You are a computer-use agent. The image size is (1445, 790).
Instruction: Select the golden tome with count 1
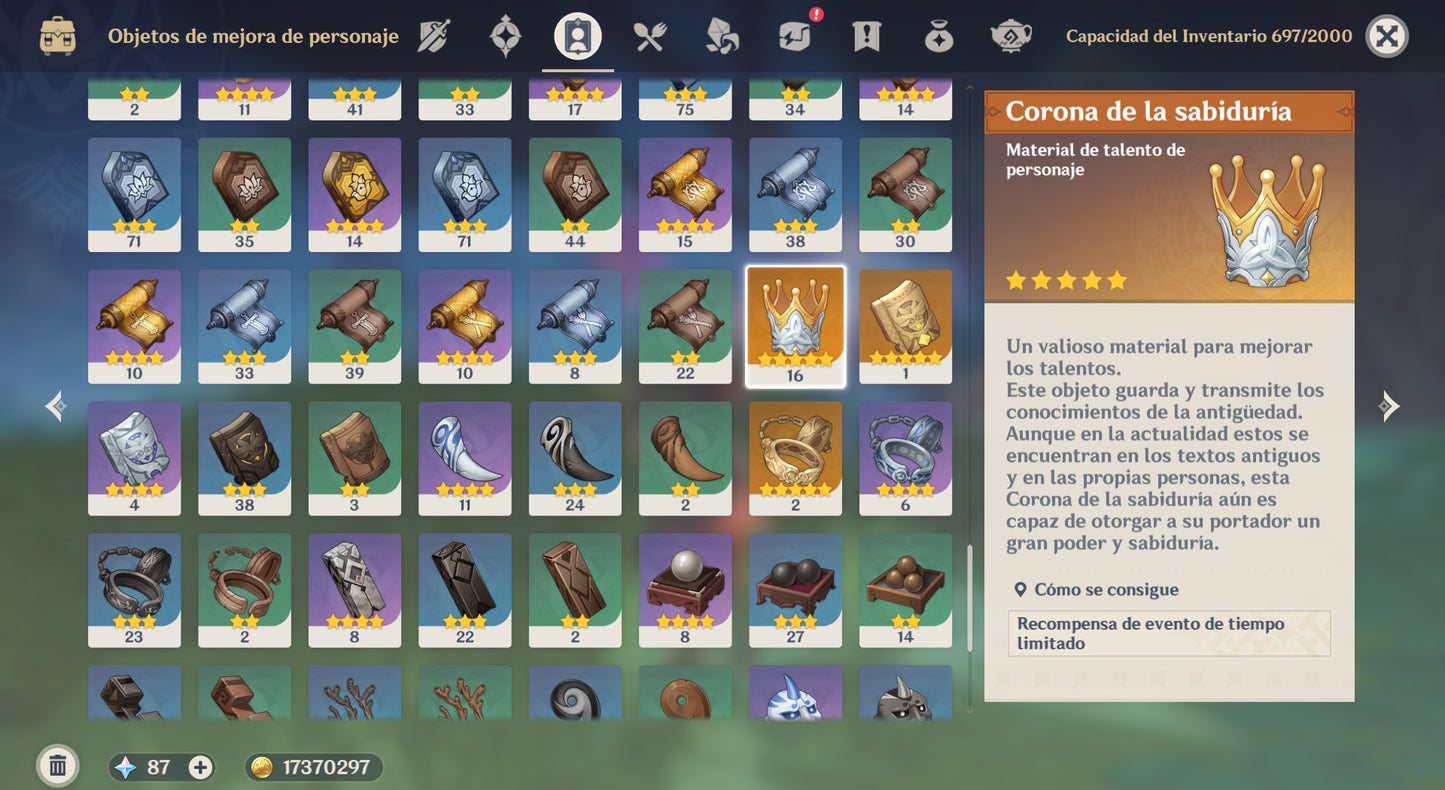pyautogui.click(x=905, y=326)
